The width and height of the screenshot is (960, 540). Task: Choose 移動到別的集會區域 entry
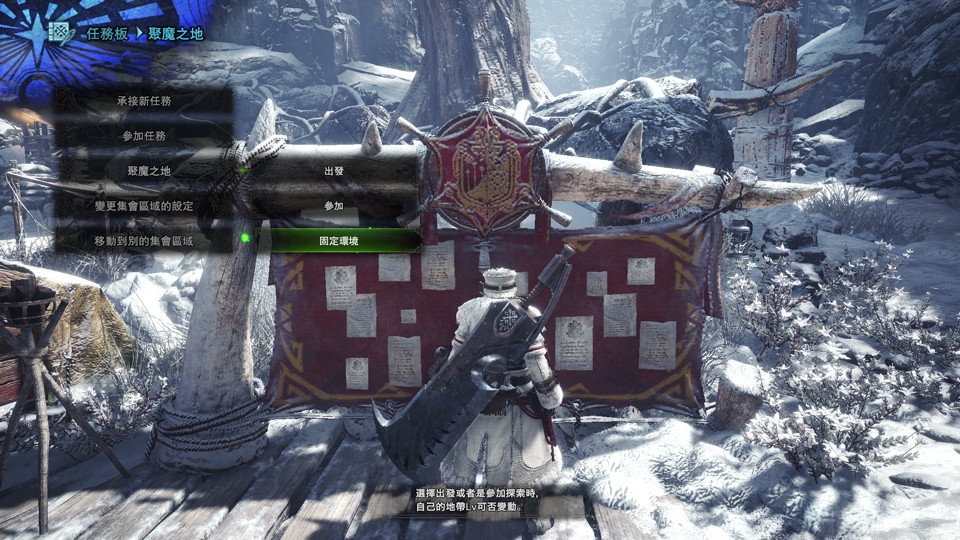tap(146, 241)
